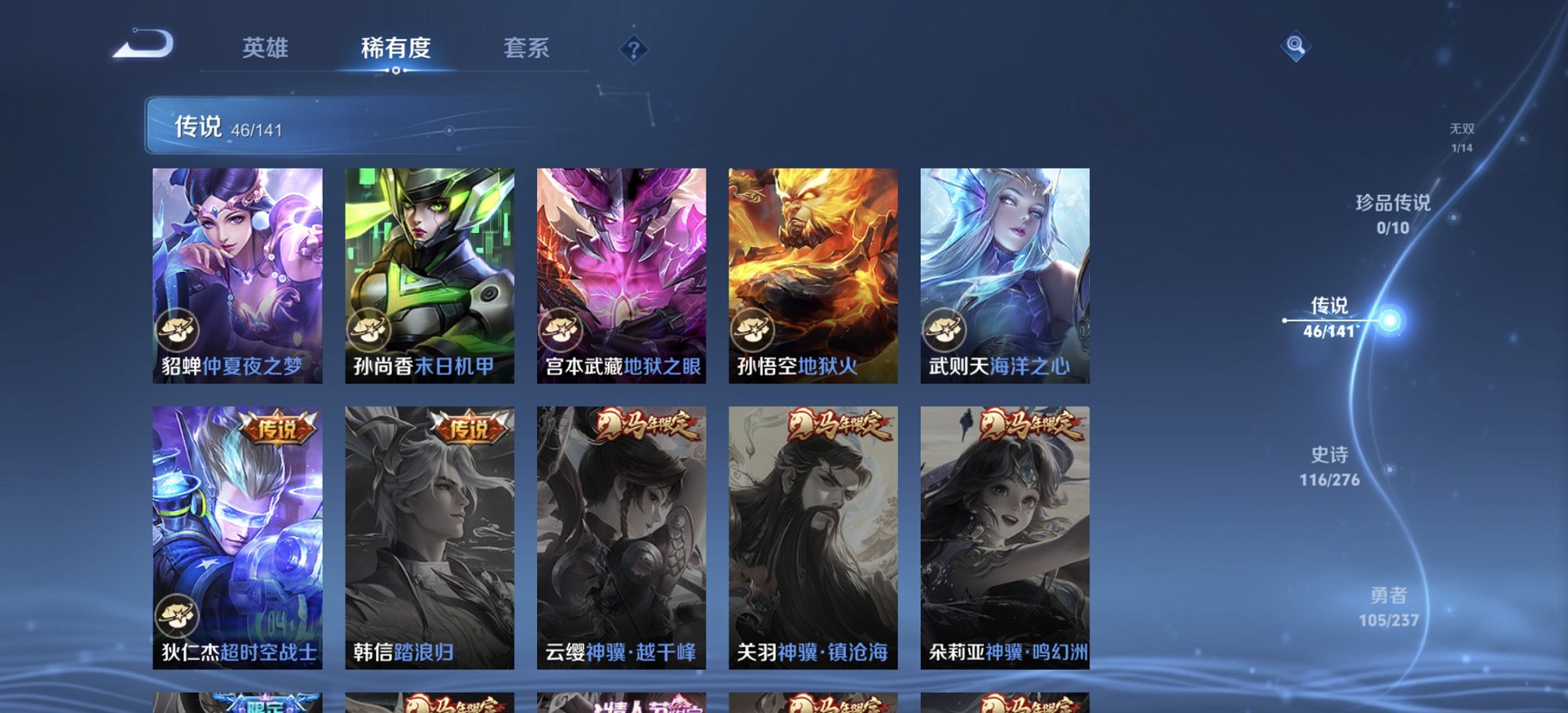Viewport: 1568px width, 713px height.
Task: Switch to the 套系 tab
Action: (528, 49)
